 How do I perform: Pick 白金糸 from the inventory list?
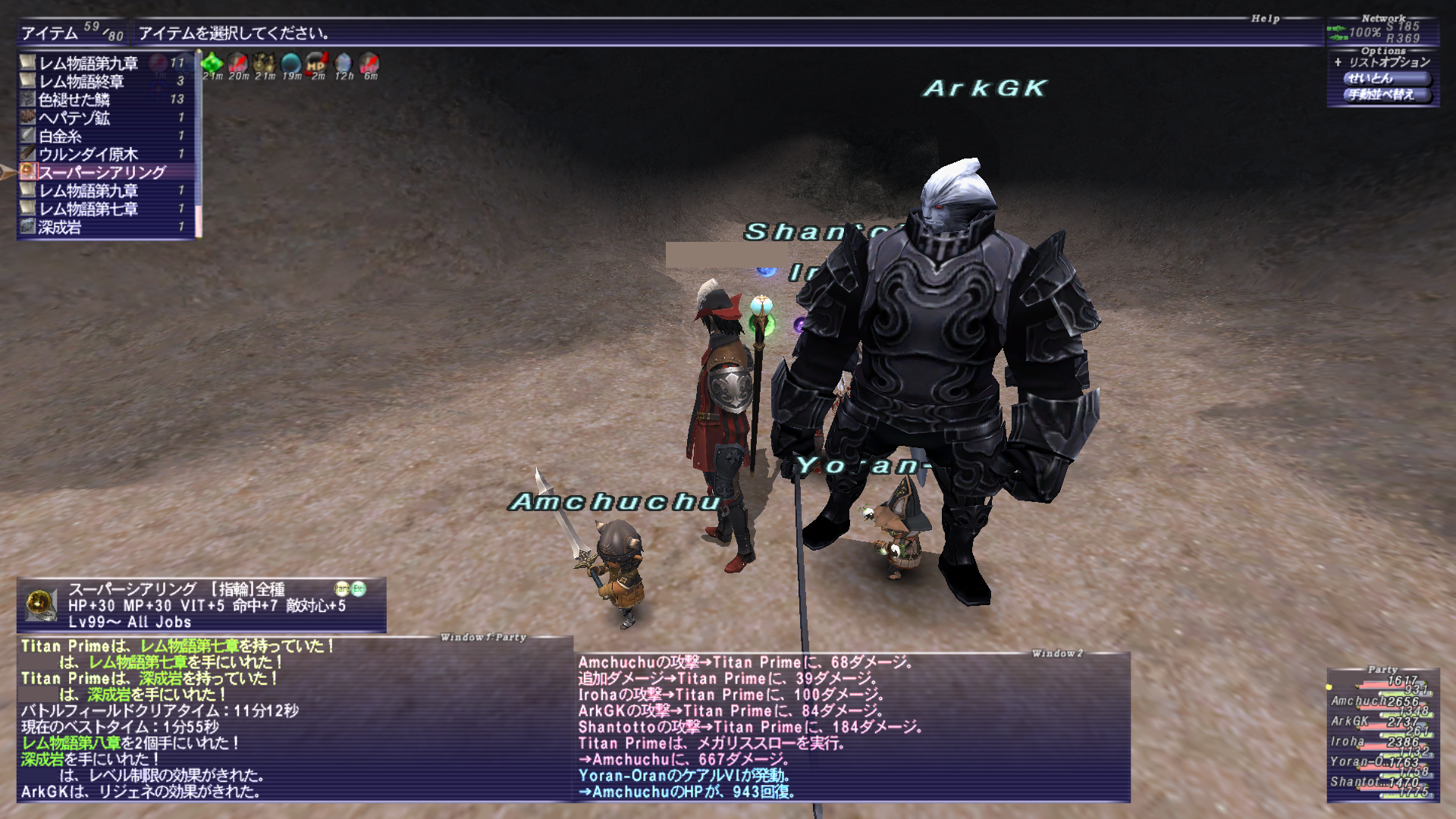[61, 136]
